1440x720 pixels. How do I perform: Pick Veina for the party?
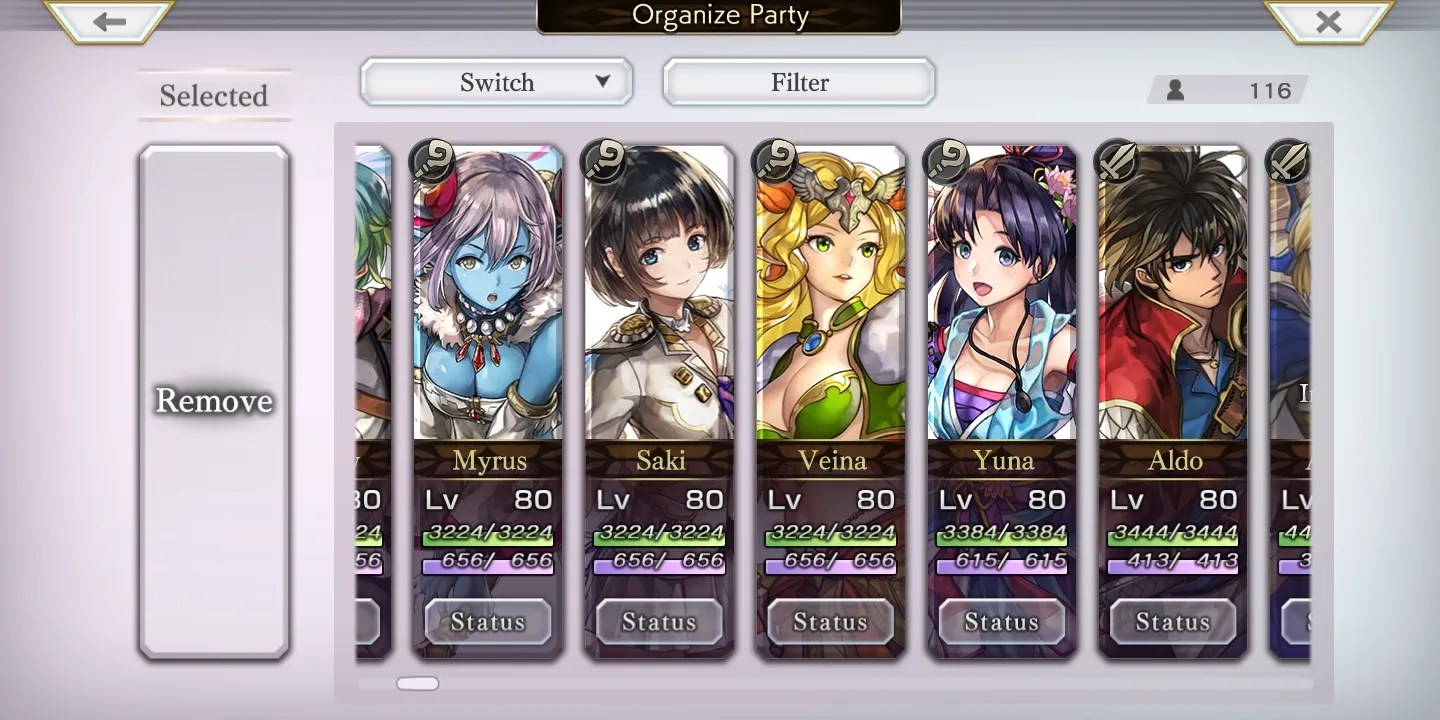(x=830, y=300)
